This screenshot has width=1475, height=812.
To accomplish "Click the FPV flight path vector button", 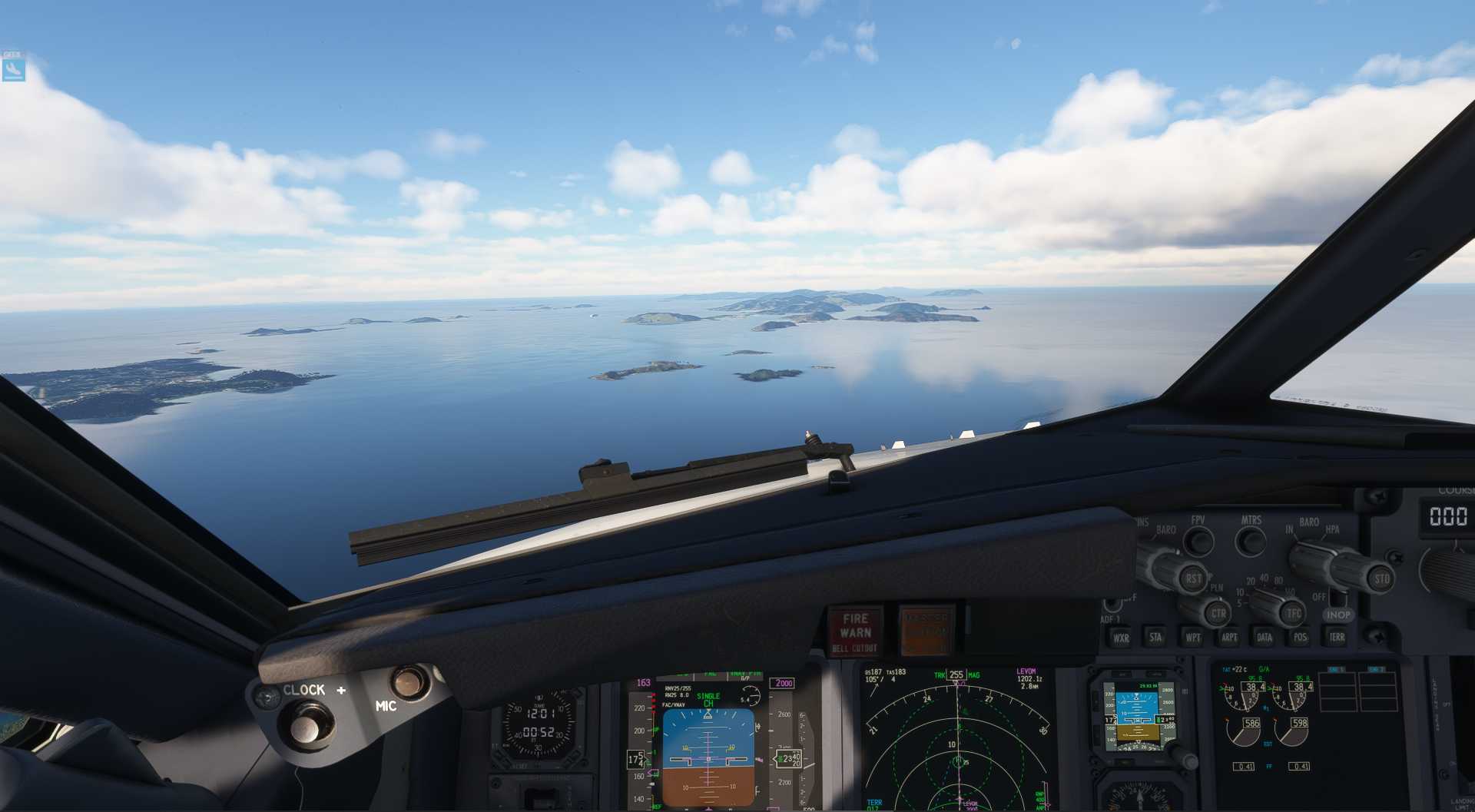I will [1198, 541].
